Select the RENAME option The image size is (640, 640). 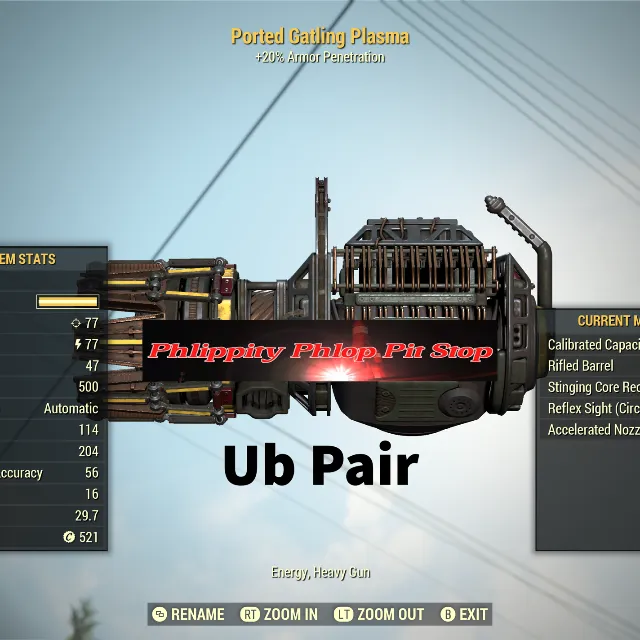click(188, 614)
